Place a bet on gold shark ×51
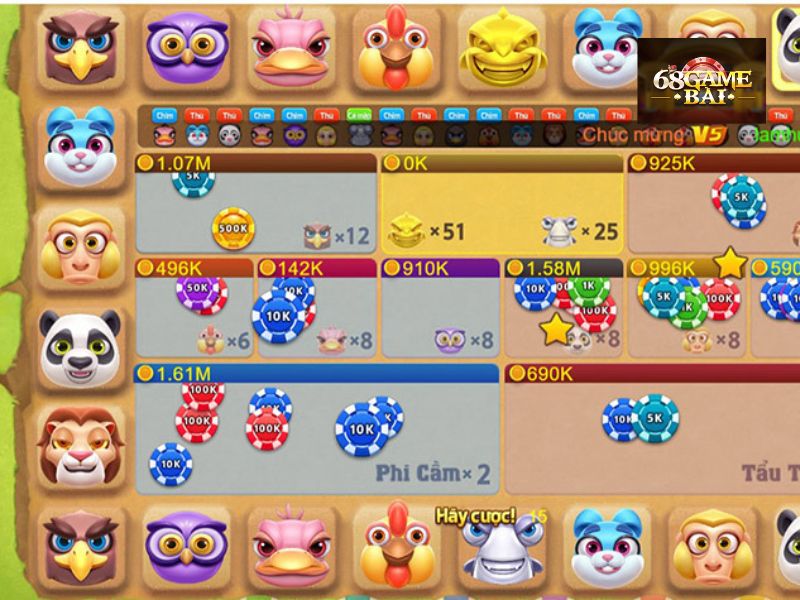 500,212
